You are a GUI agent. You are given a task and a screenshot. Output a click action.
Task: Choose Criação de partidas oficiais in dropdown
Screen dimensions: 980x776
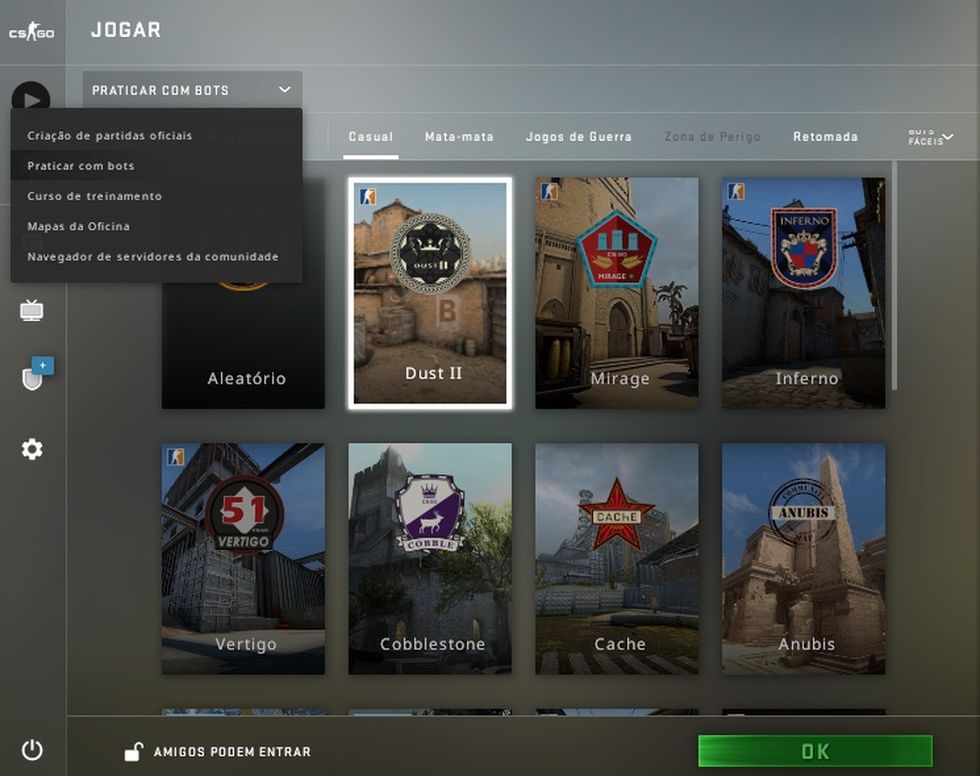110,135
